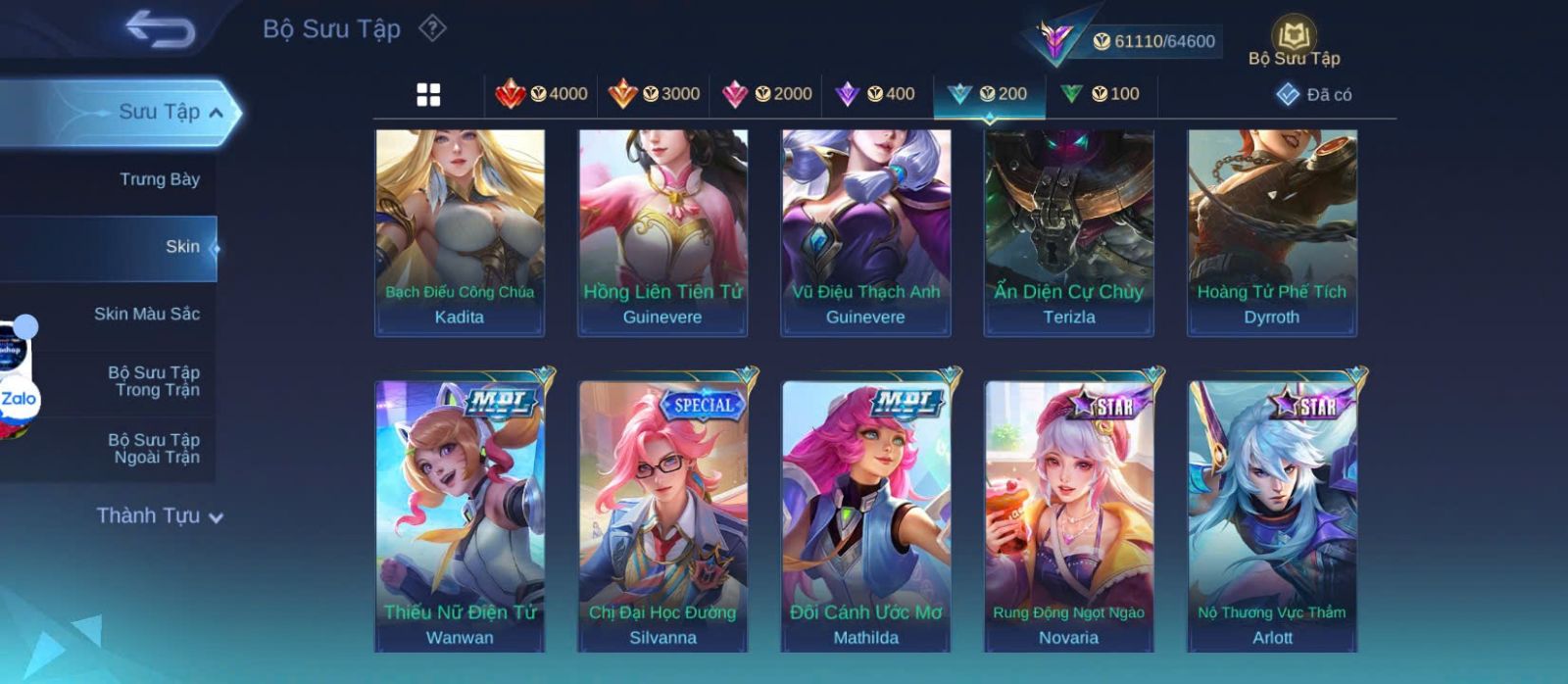Open the Trưng Bày menu entry
The width and height of the screenshot is (1568, 684).
coord(159,179)
